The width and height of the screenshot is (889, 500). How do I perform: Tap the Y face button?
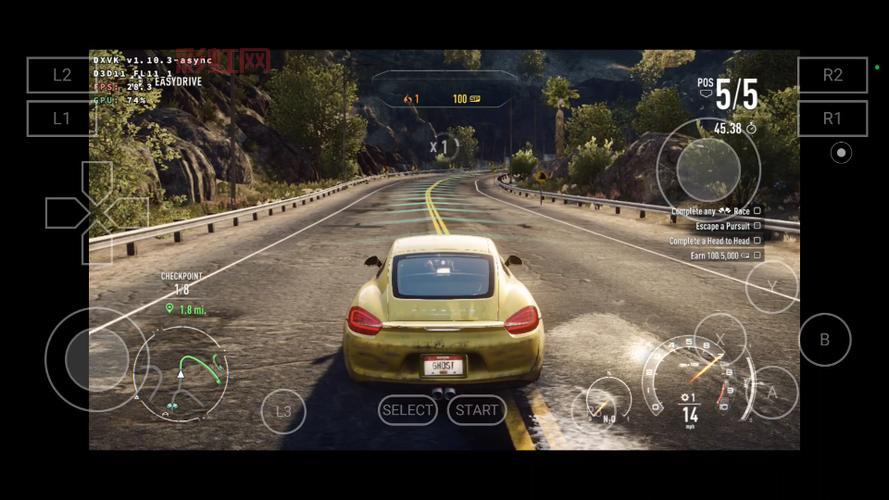point(772,287)
